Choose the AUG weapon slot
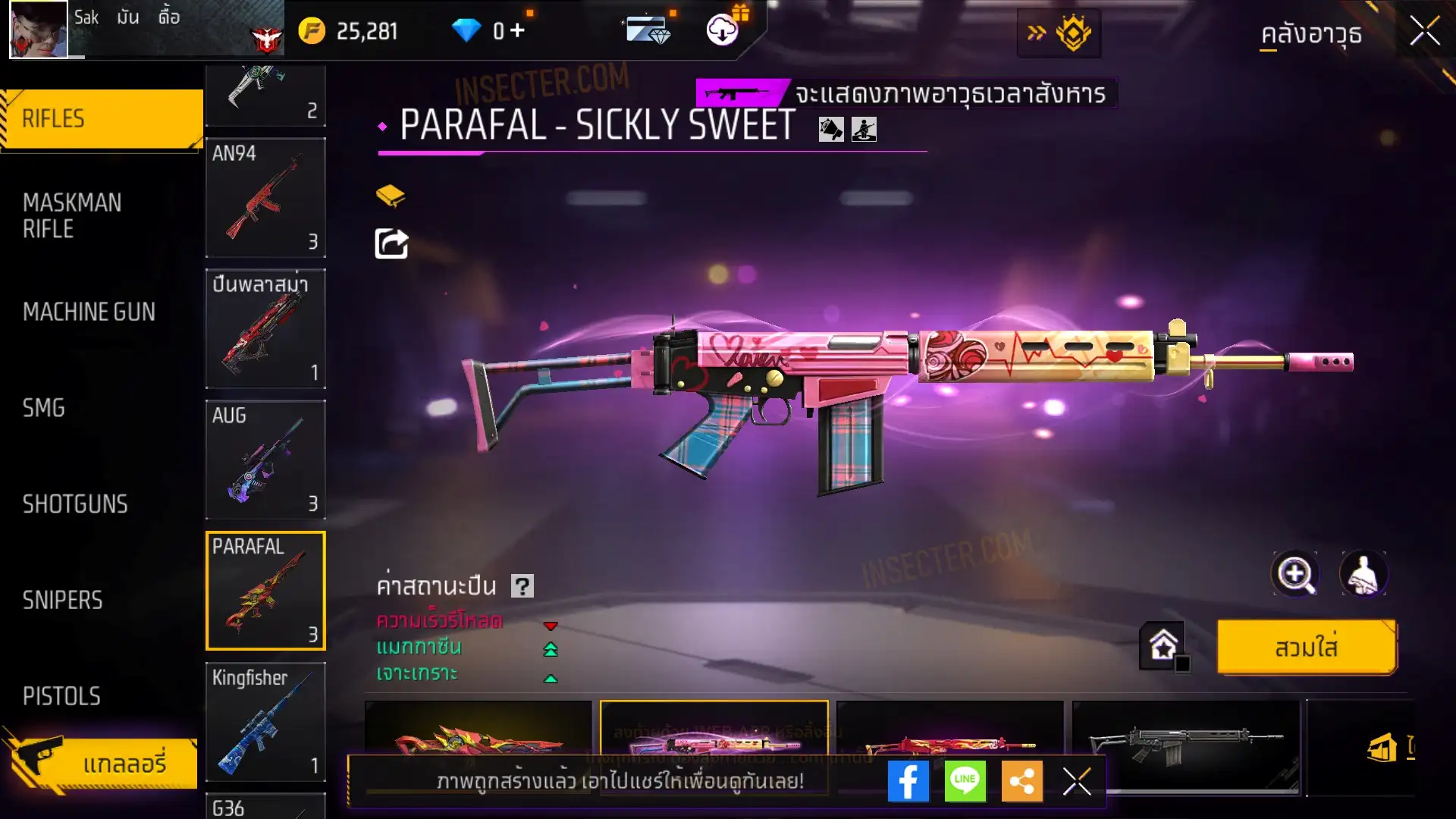Screen dimensions: 1456x819 pyautogui.click(x=265, y=460)
